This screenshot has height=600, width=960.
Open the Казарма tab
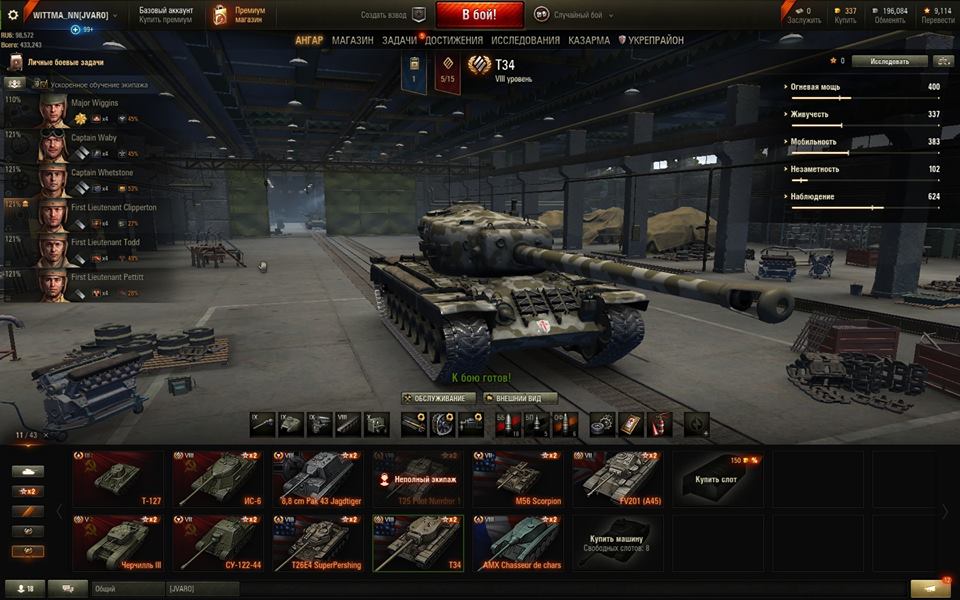[x=589, y=41]
